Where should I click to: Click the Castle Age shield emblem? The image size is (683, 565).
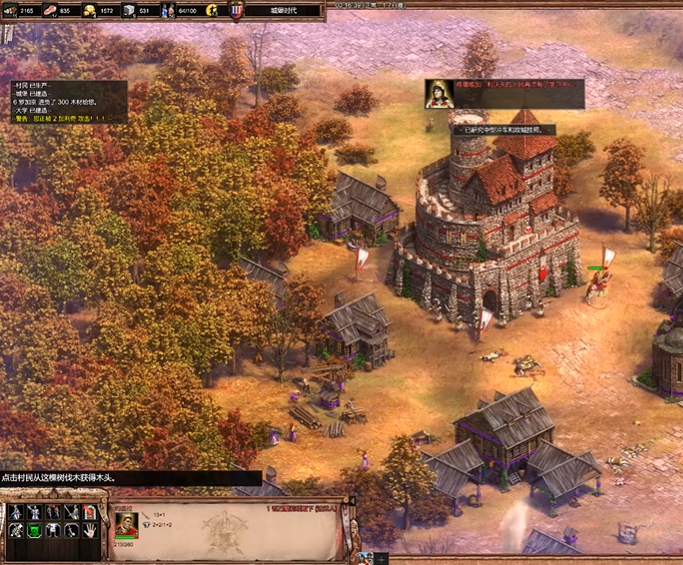click(x=236, y=11)
